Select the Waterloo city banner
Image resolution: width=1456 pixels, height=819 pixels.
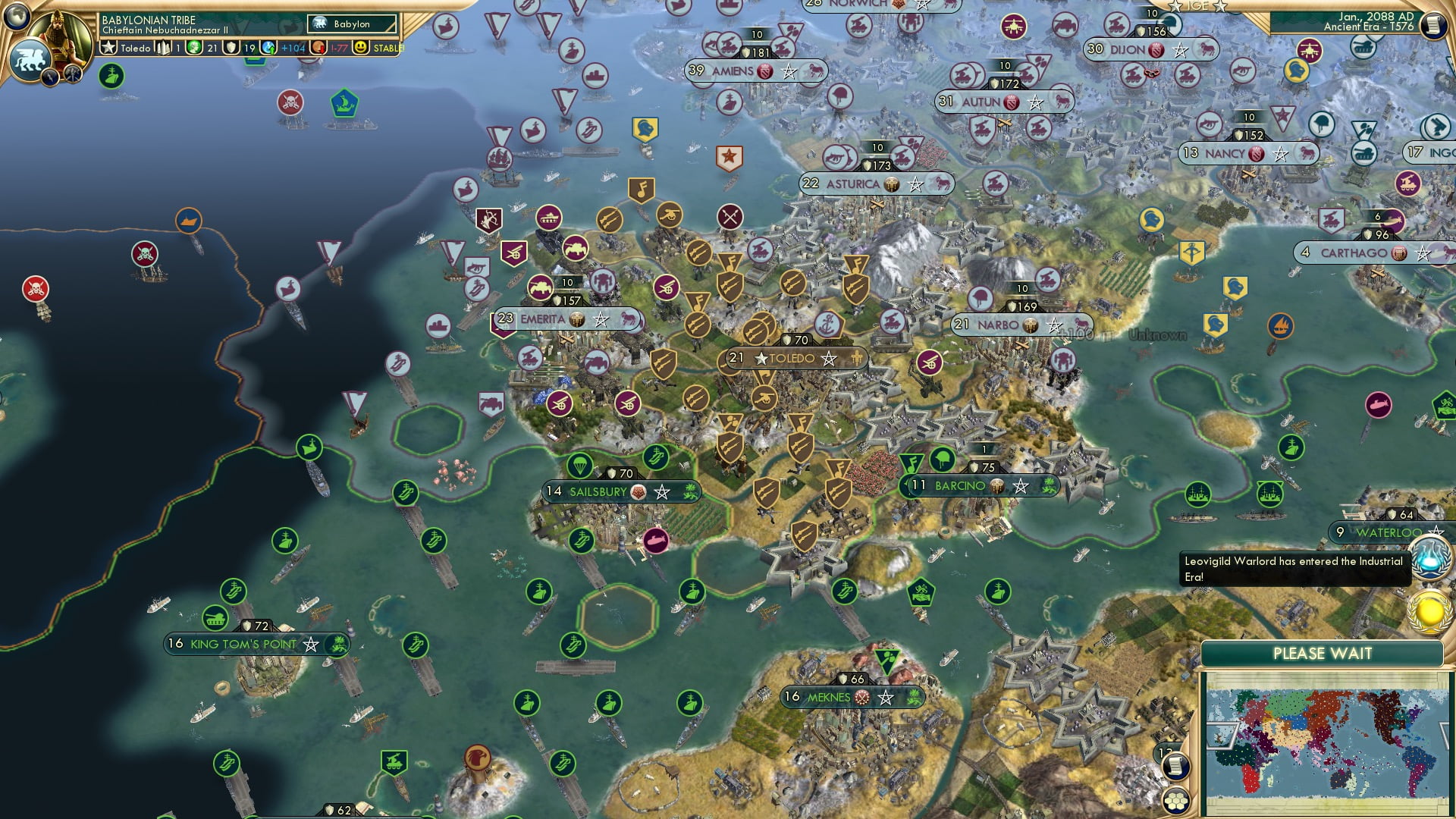(x=1386, y=532)
